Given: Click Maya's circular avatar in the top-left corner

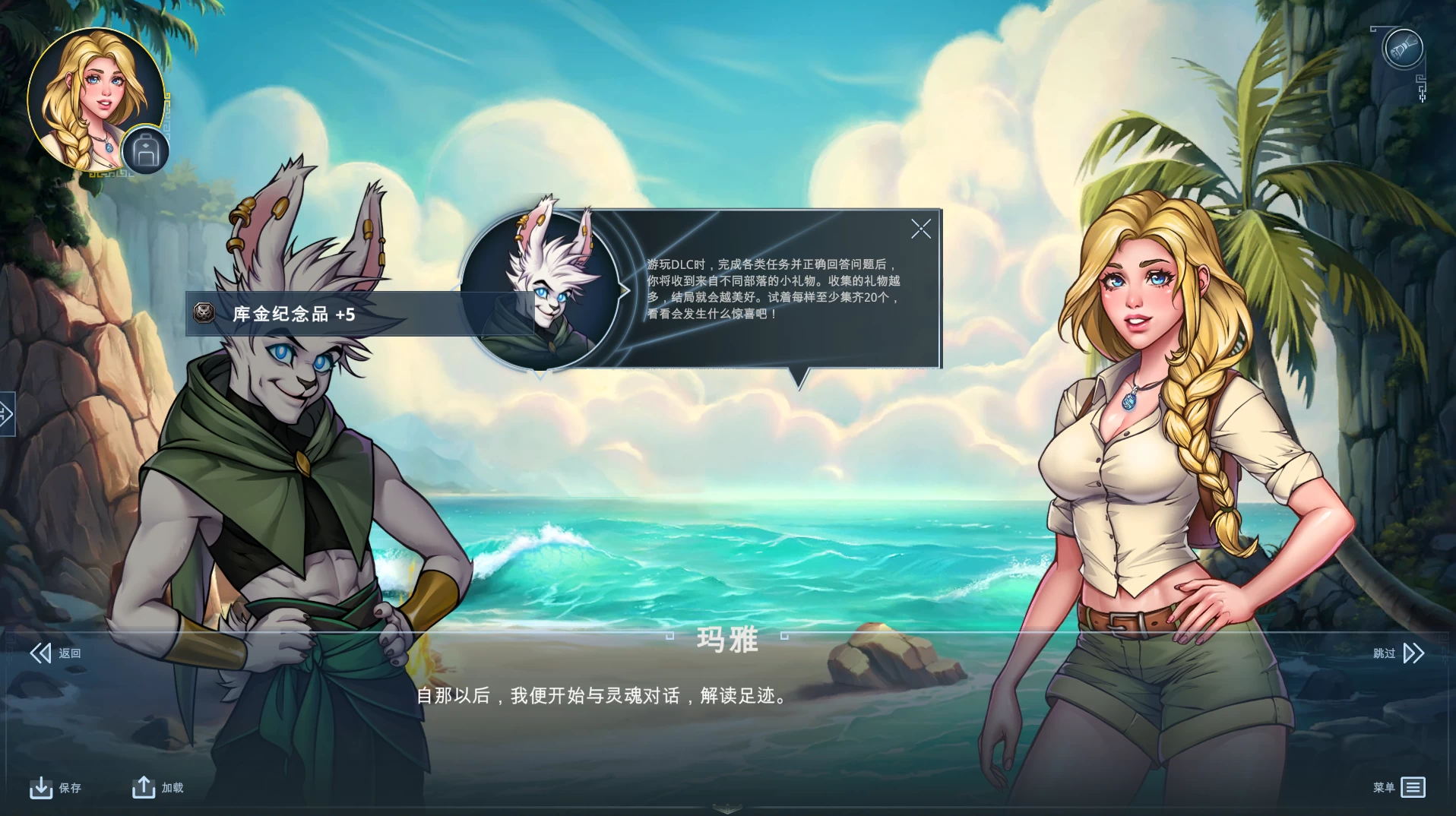Looking at the screenshot, I should tap(95, 94).
